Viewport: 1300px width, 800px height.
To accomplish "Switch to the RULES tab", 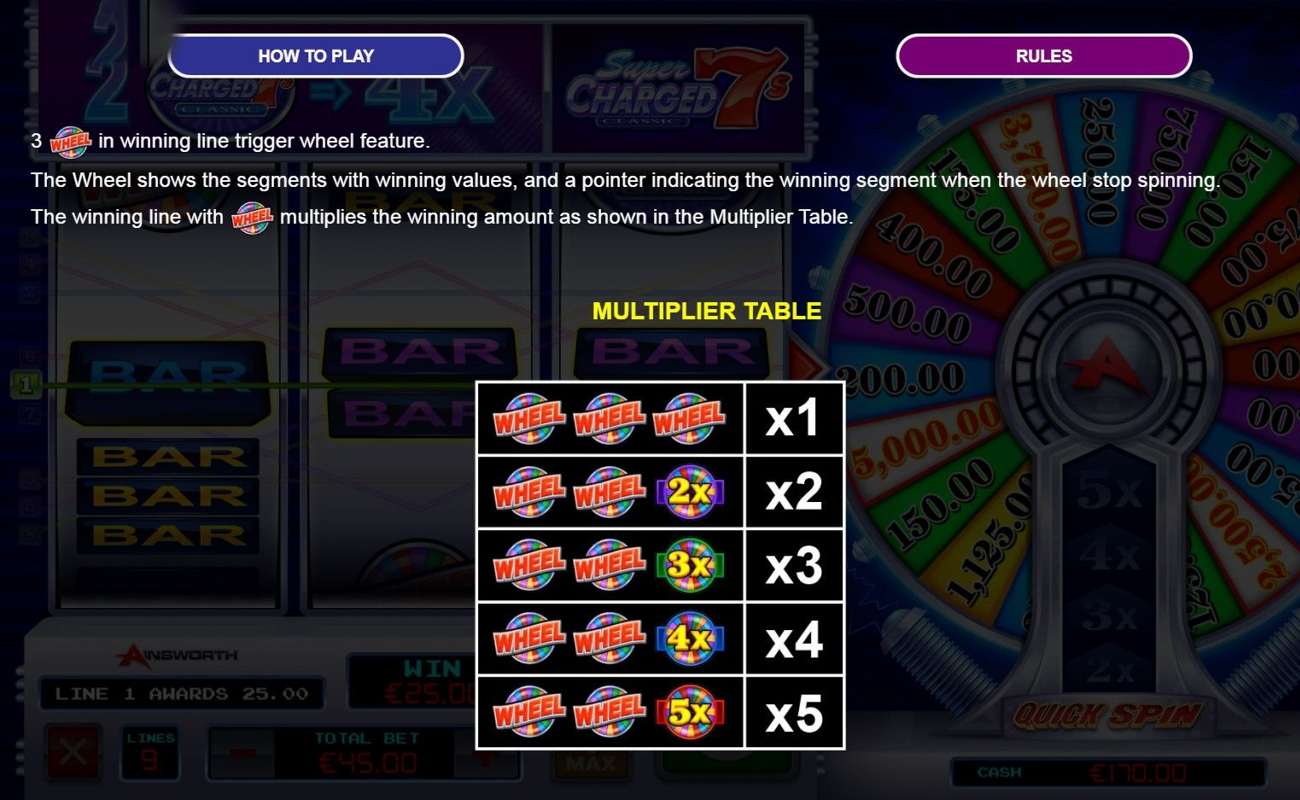I will 1043,56.
